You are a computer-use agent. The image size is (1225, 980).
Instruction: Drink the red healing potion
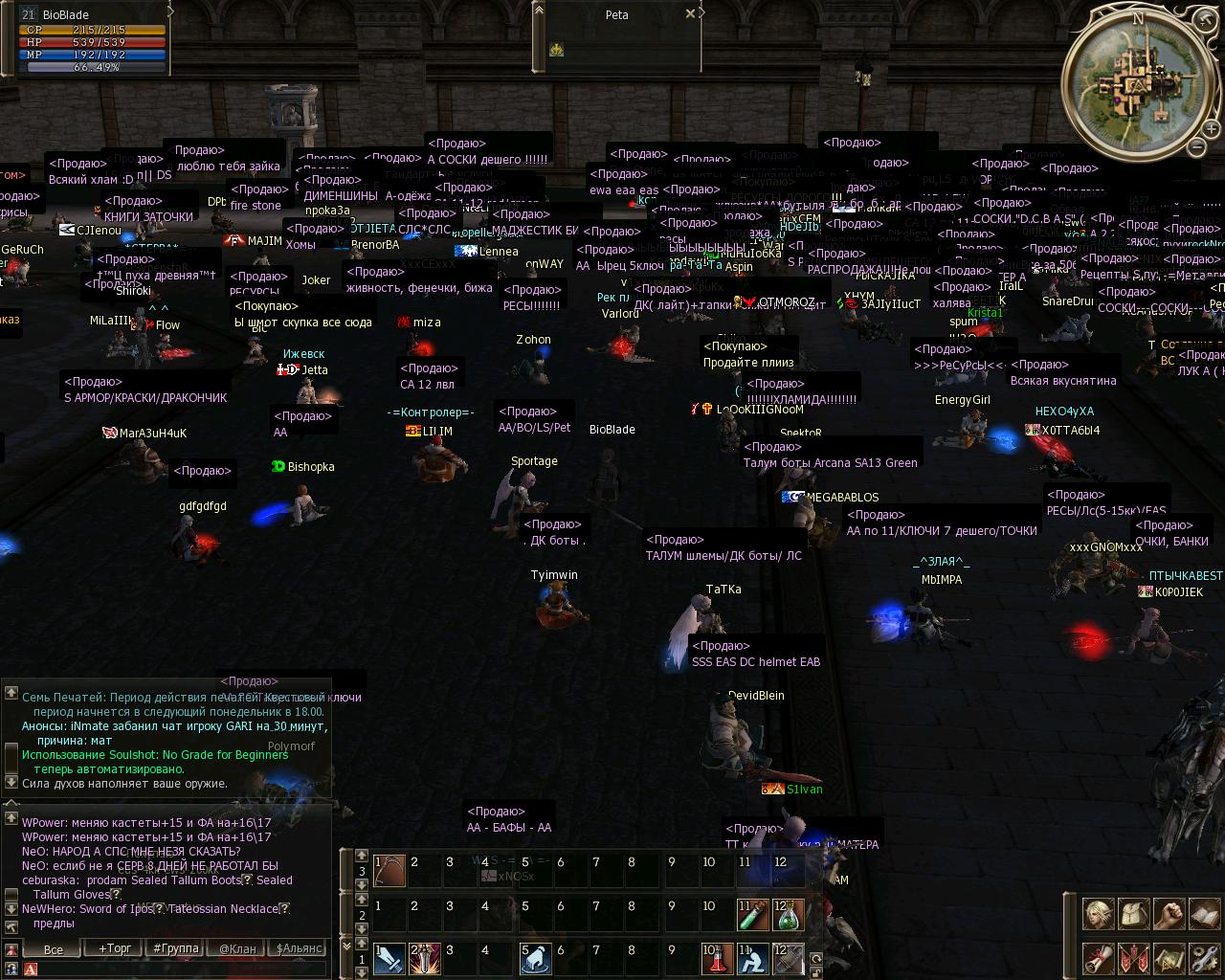click(x=715, y=959)
